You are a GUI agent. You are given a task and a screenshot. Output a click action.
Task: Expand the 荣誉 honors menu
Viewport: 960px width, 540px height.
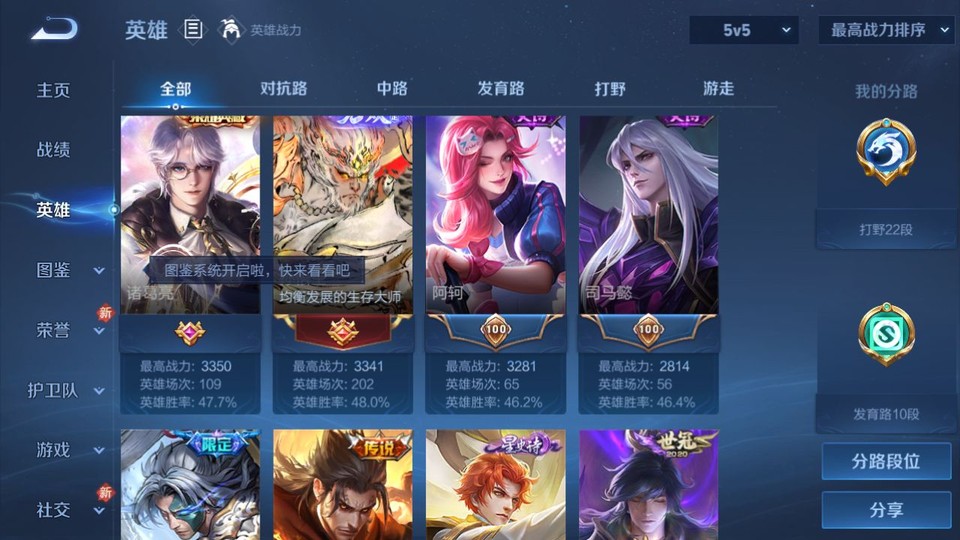tap(68, 330)
